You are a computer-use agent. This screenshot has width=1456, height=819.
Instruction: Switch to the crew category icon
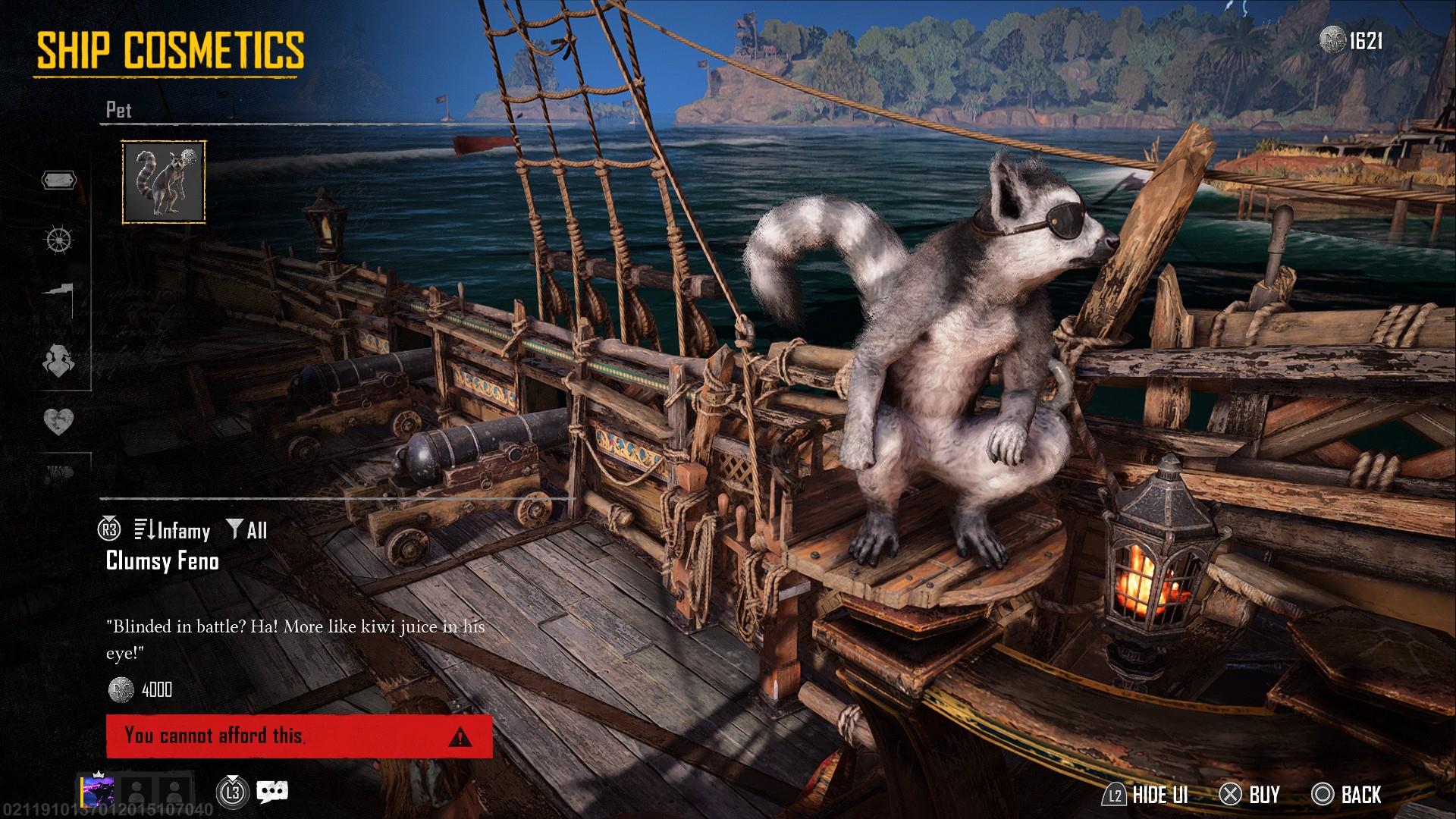click(58, 359)
